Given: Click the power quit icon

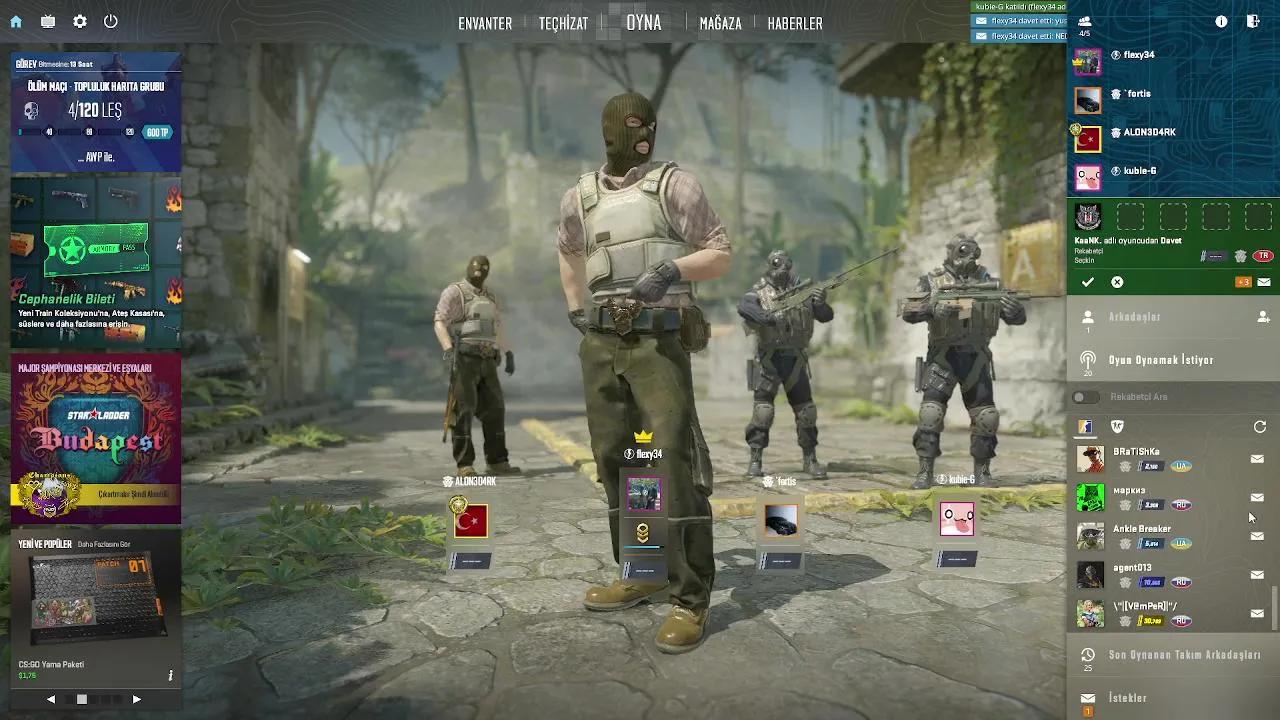Looking at the screenshot, I should coord(111,21).
